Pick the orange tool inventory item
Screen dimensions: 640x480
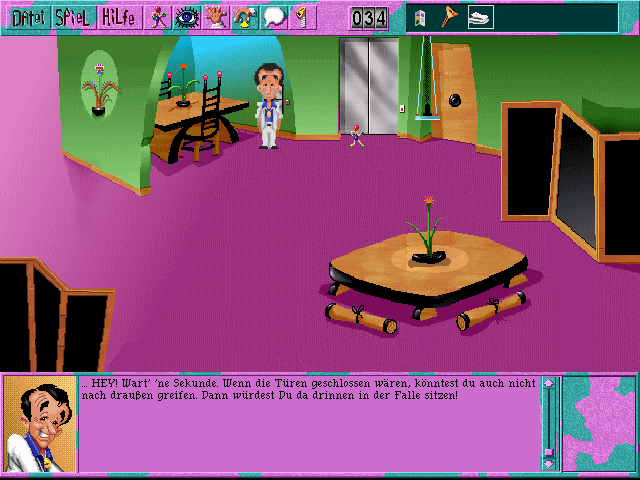[x=450, y=17]
